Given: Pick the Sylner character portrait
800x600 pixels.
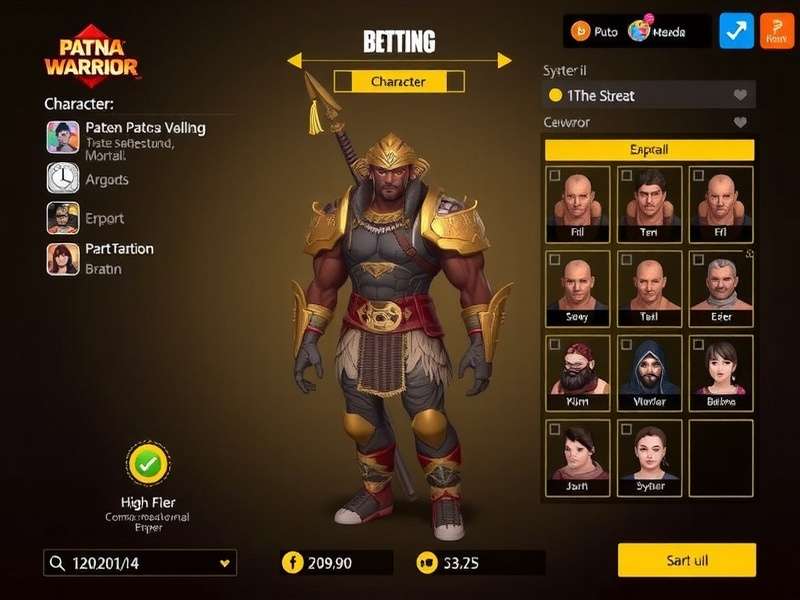Looking at the screenshot, I should (649, 460).
